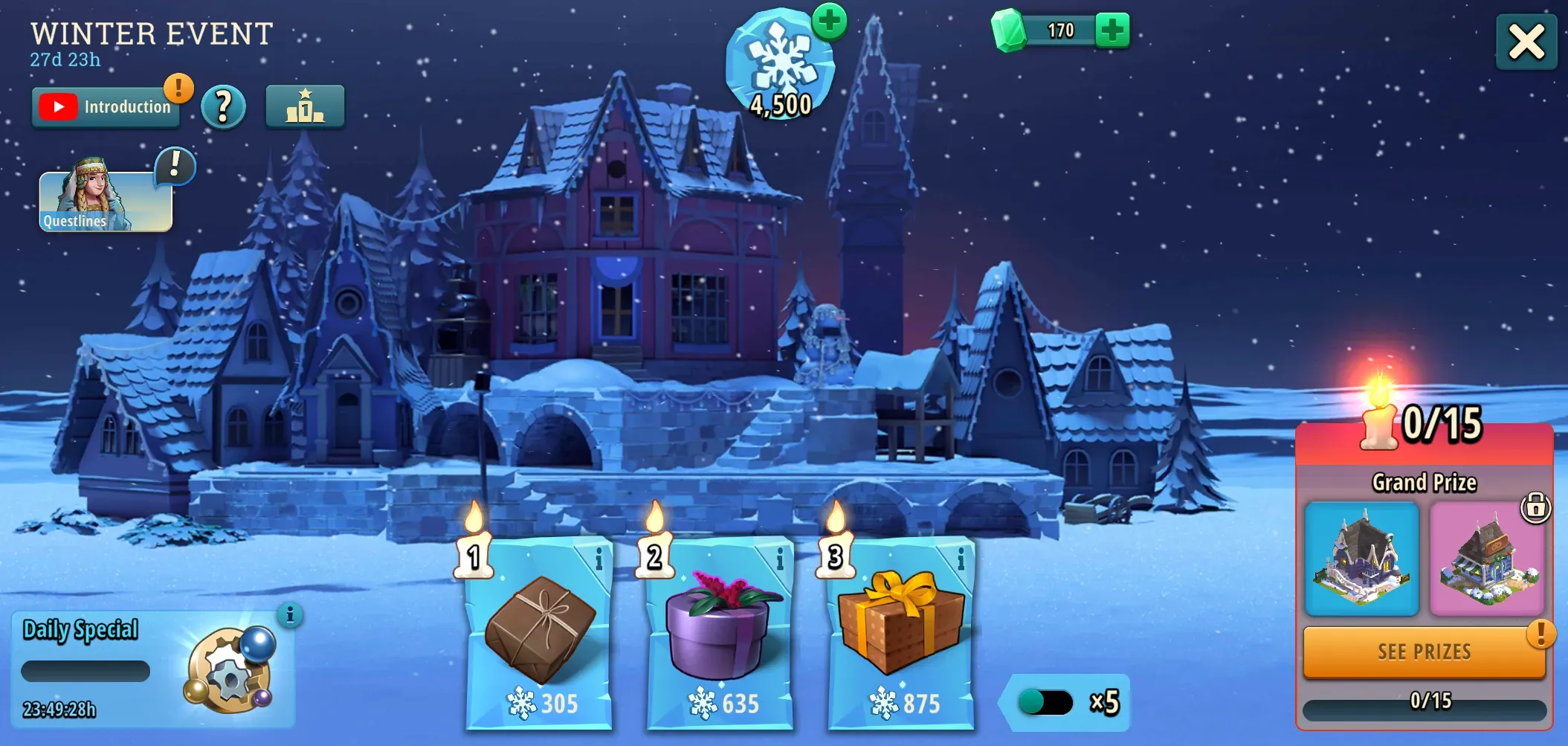The width and height of the screenshot is (1568, 746).
Task: Inspect the blue grand prize building
Action: 1361,559
